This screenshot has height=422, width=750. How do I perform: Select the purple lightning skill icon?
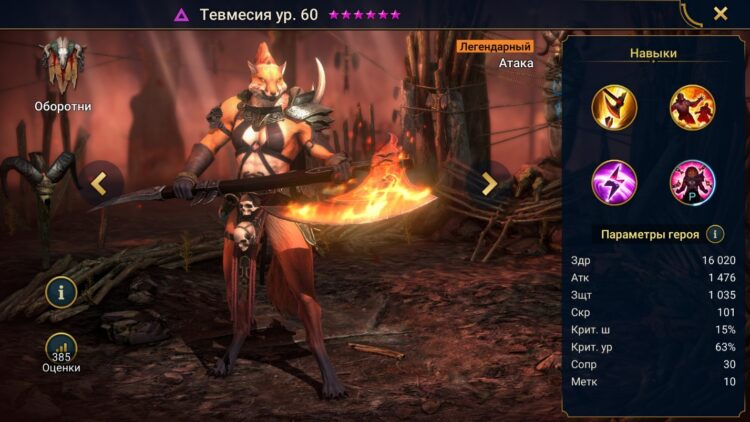click(614, 183)
